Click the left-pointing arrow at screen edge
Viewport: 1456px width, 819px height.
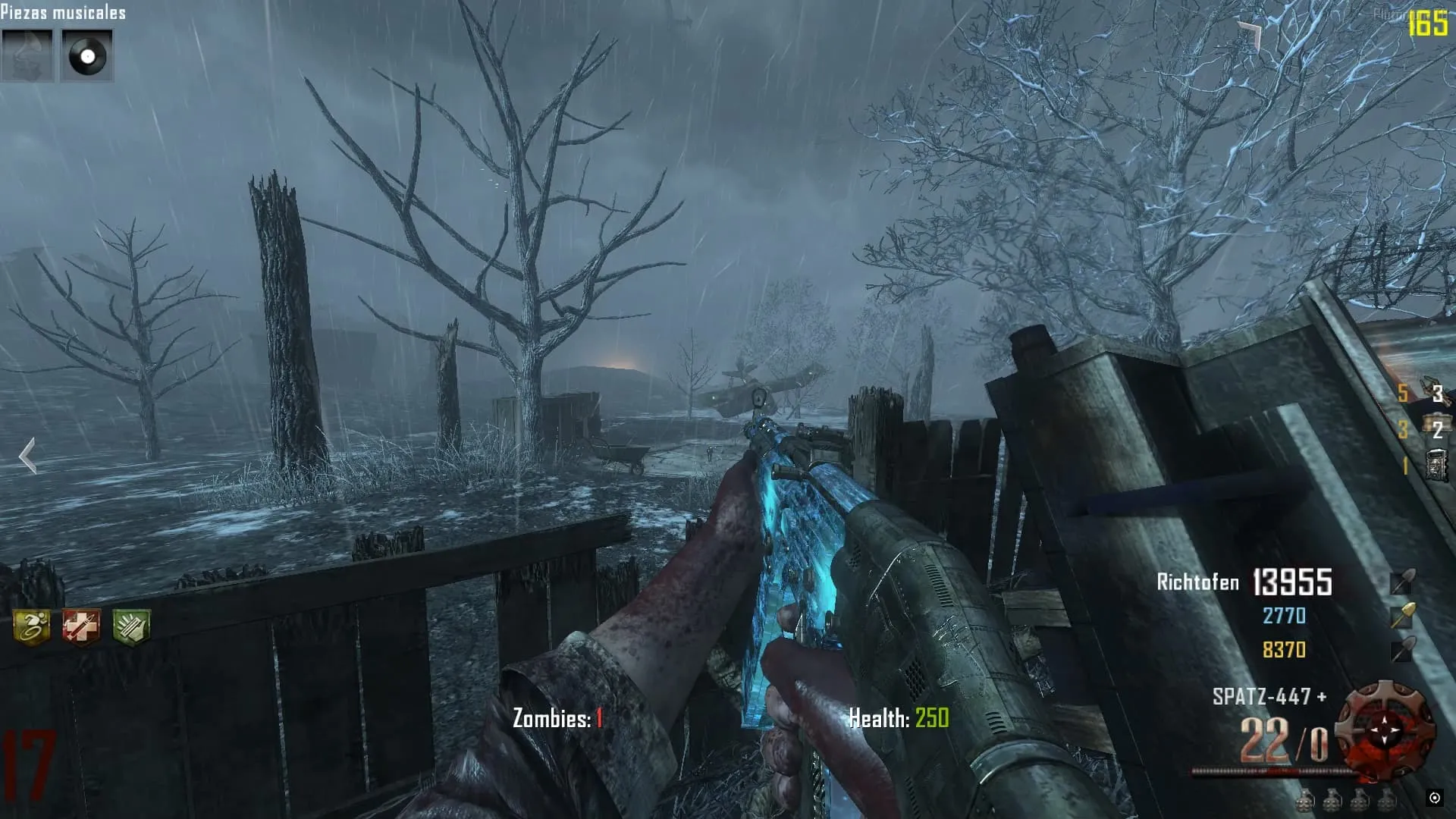27,456
